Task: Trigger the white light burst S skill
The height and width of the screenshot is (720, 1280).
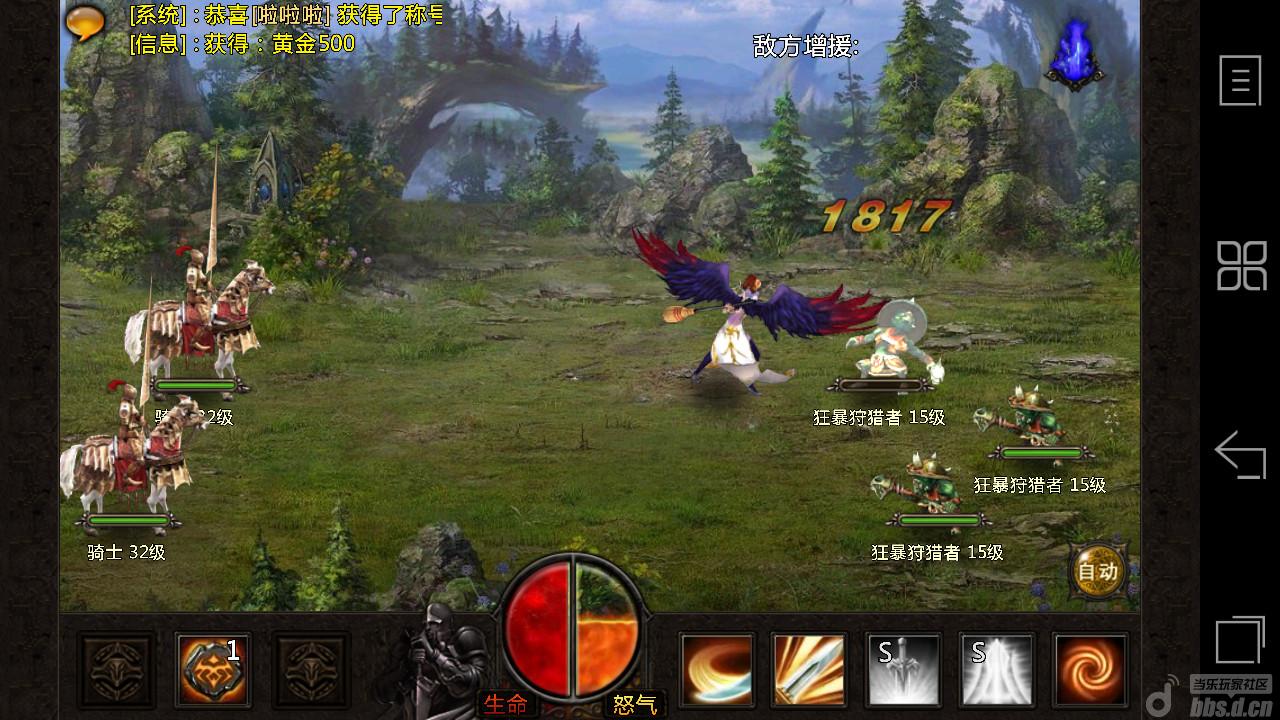Action: [997, 669]
